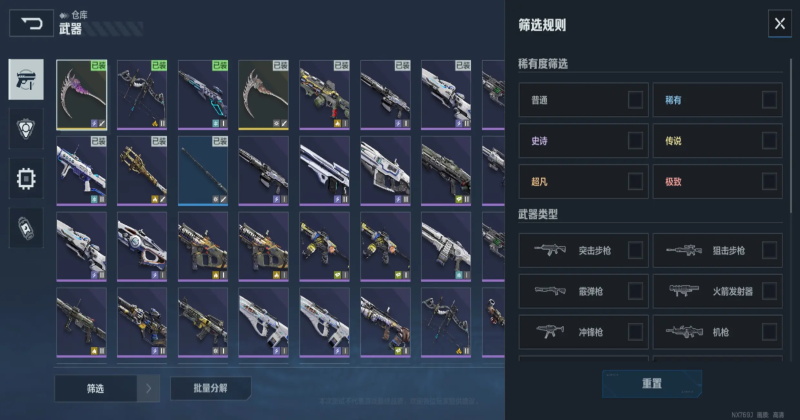
Task: Toggle the 普通 rarity filter checkbox
Action: (x=635, y=100)
